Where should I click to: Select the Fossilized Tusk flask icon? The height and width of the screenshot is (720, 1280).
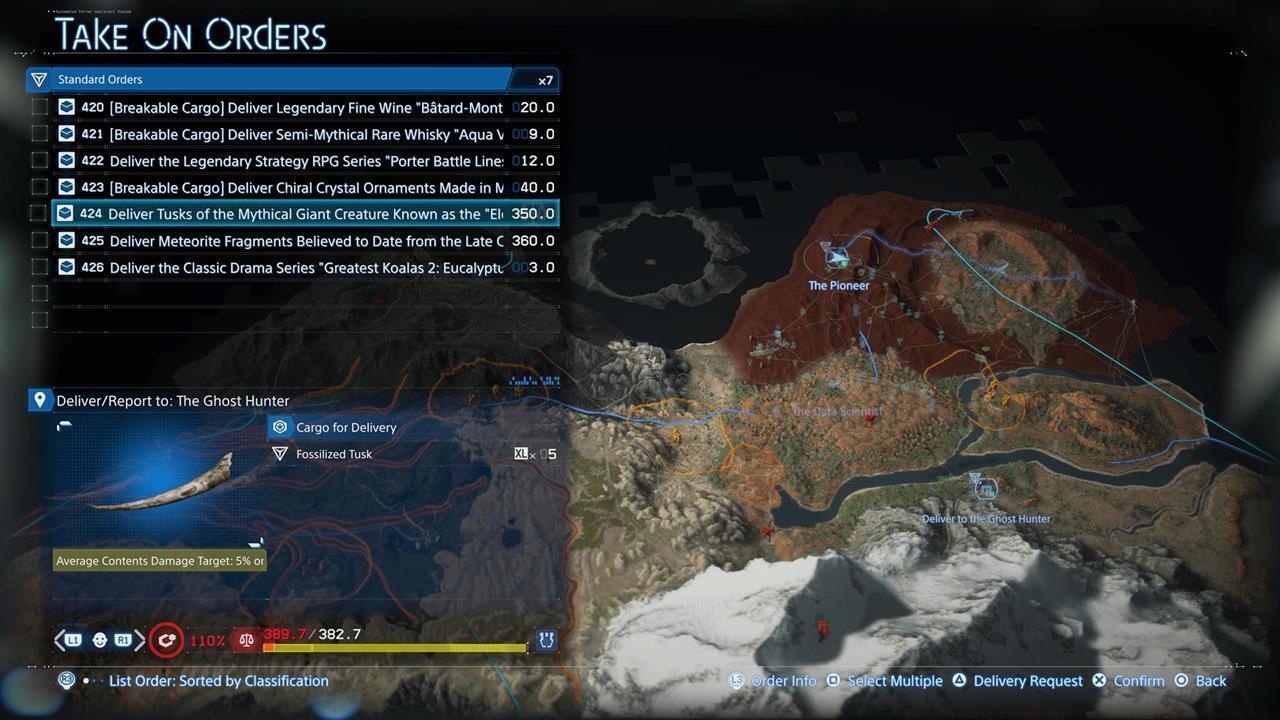(280, 454)
